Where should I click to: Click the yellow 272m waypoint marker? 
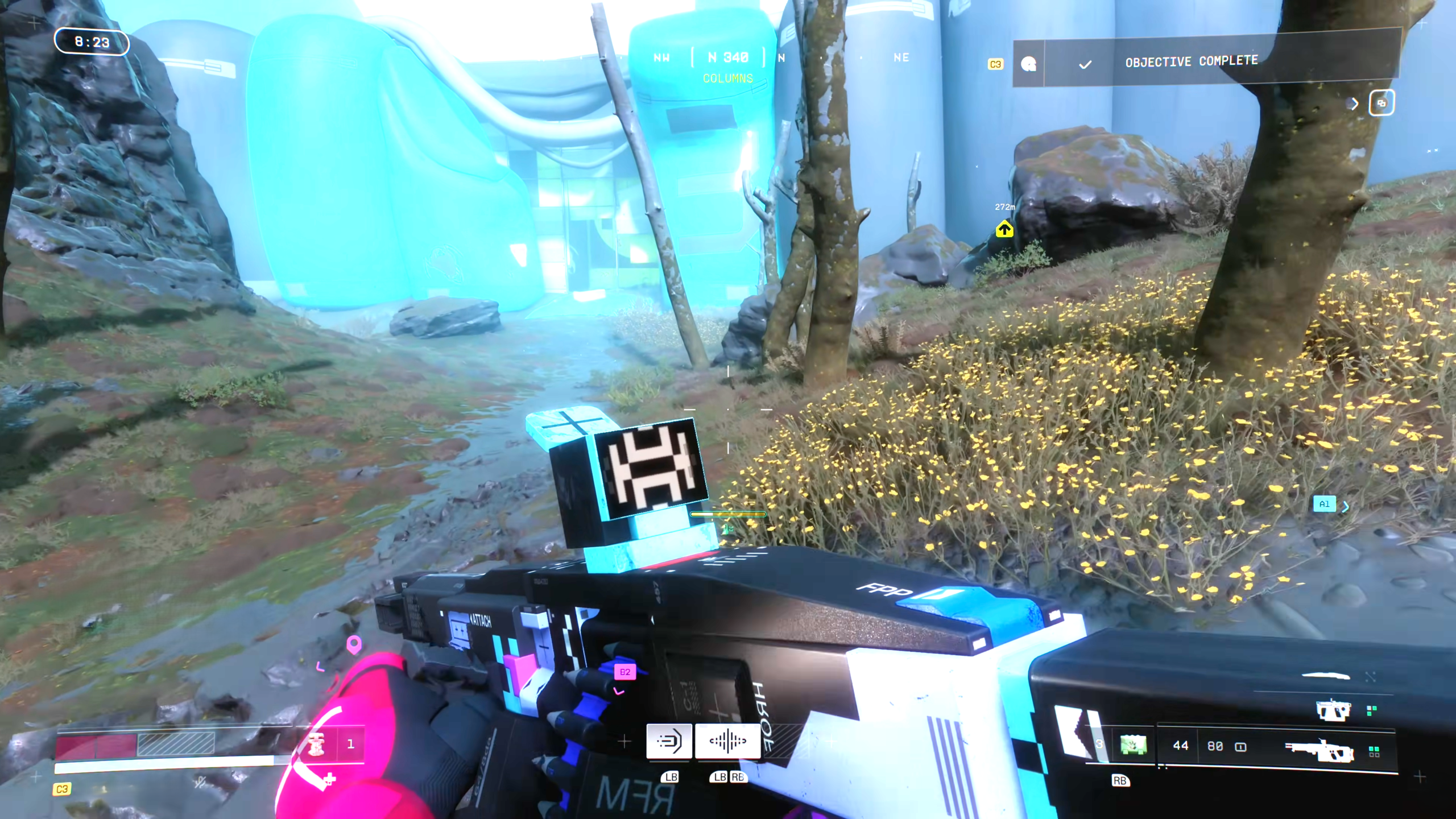point(1004,229)
